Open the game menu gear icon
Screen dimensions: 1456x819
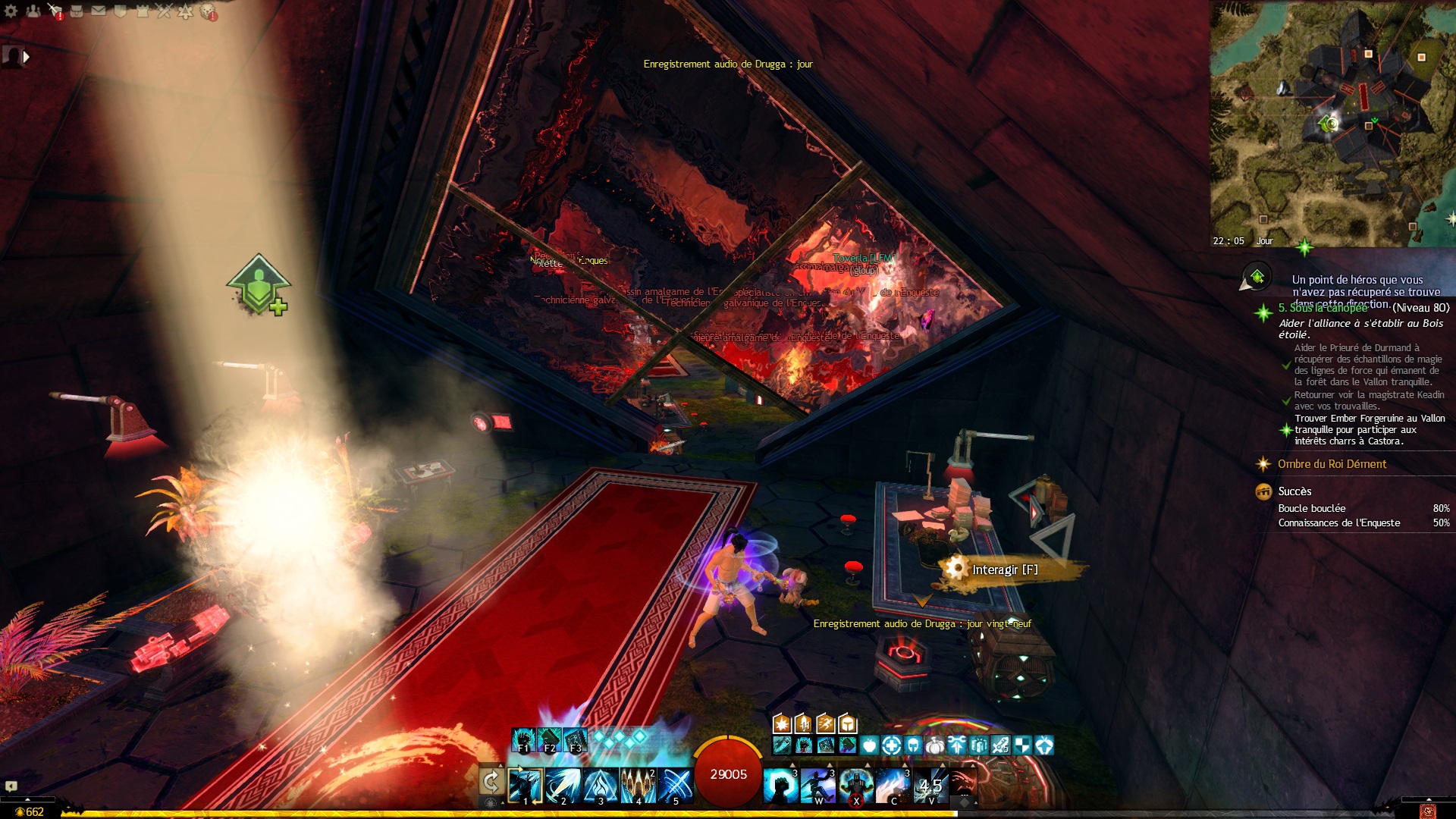click(x=11, y=11)
